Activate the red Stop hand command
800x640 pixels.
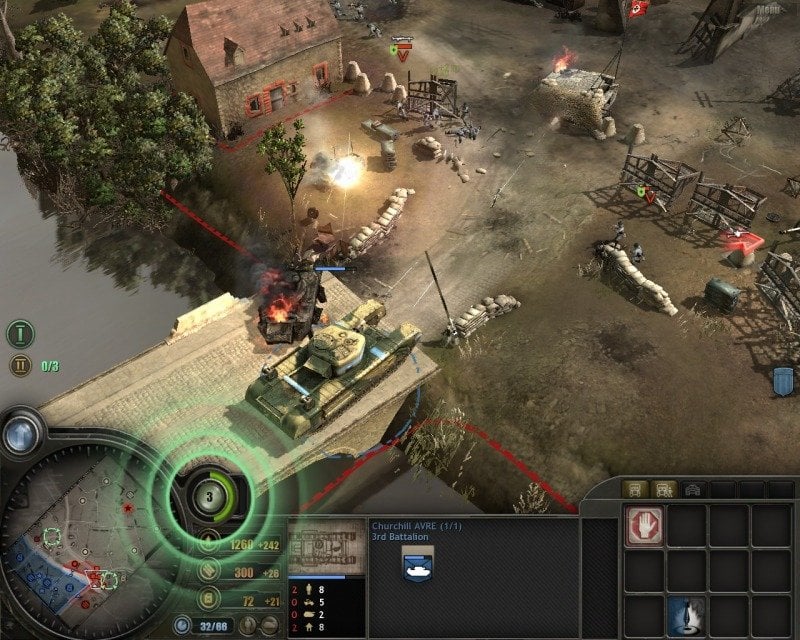(x=645, y=526)
